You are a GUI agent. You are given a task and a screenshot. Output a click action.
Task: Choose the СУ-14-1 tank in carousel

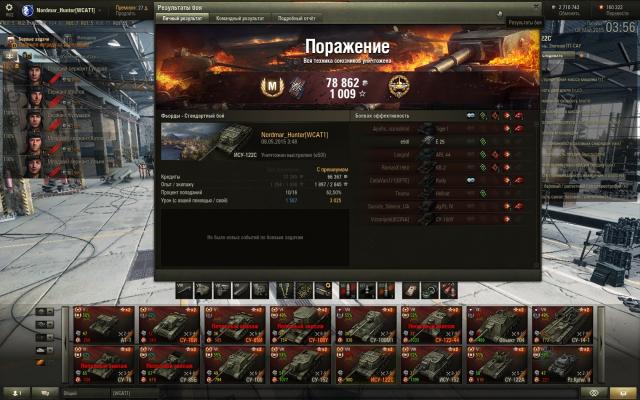[x=561, y=324]
